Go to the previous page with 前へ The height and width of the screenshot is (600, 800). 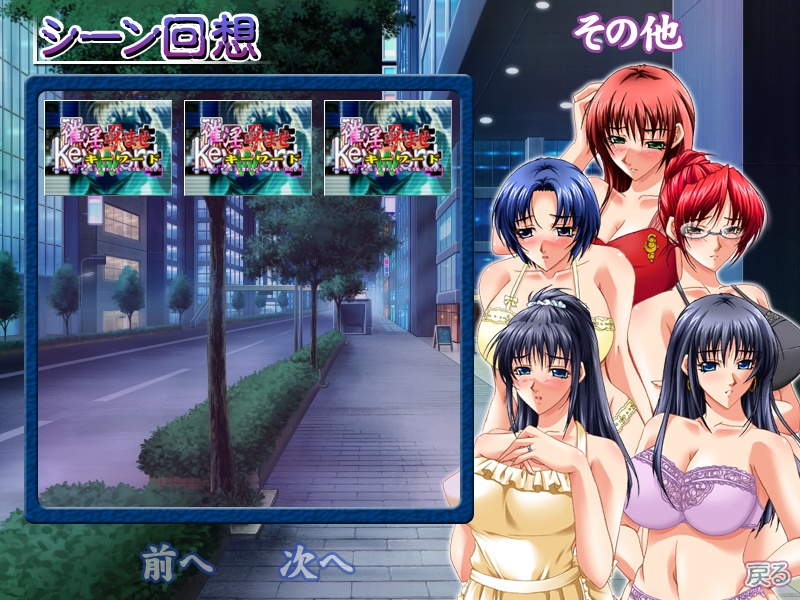point(176,562)
